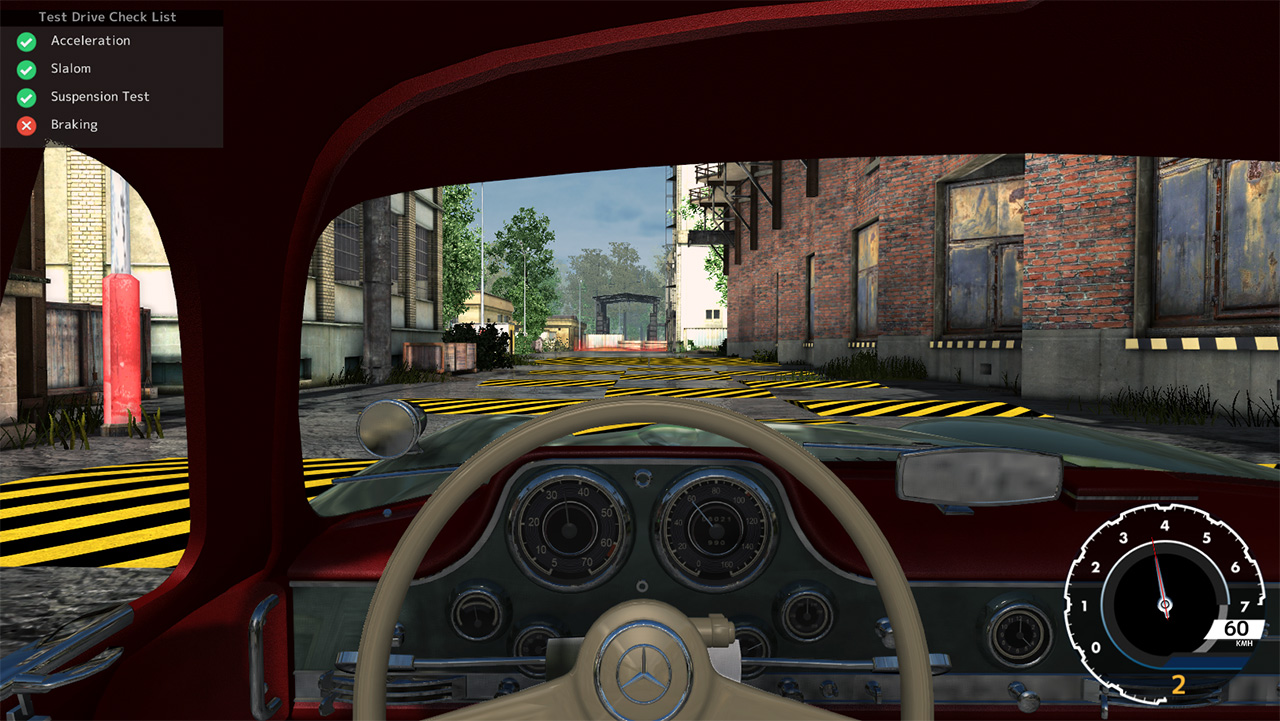Click the green checkmark beside Acceleration
The image size is (1280, 721).
pos(25,41)
